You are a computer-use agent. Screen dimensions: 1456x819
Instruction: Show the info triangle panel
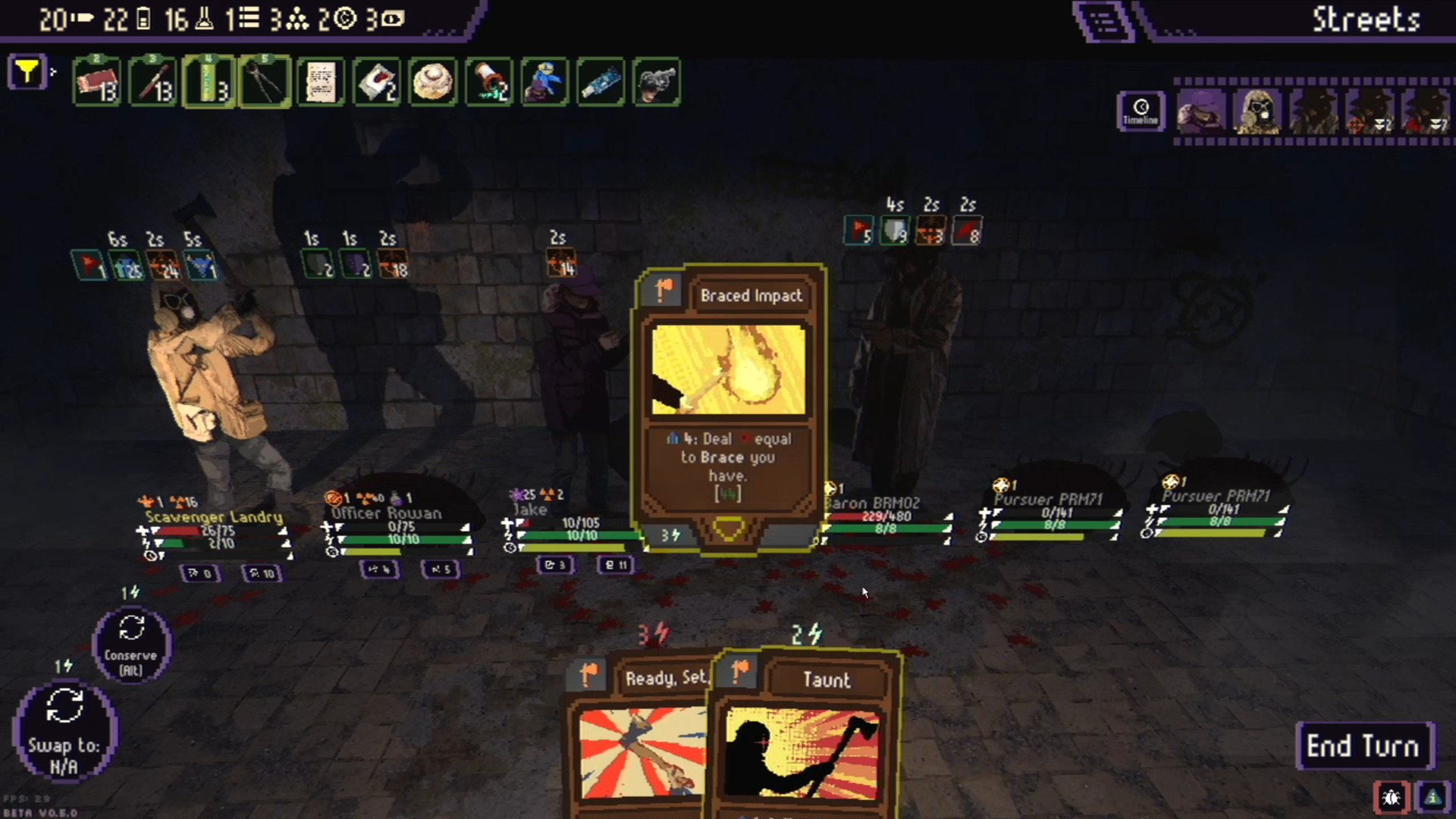(1432, 797)
